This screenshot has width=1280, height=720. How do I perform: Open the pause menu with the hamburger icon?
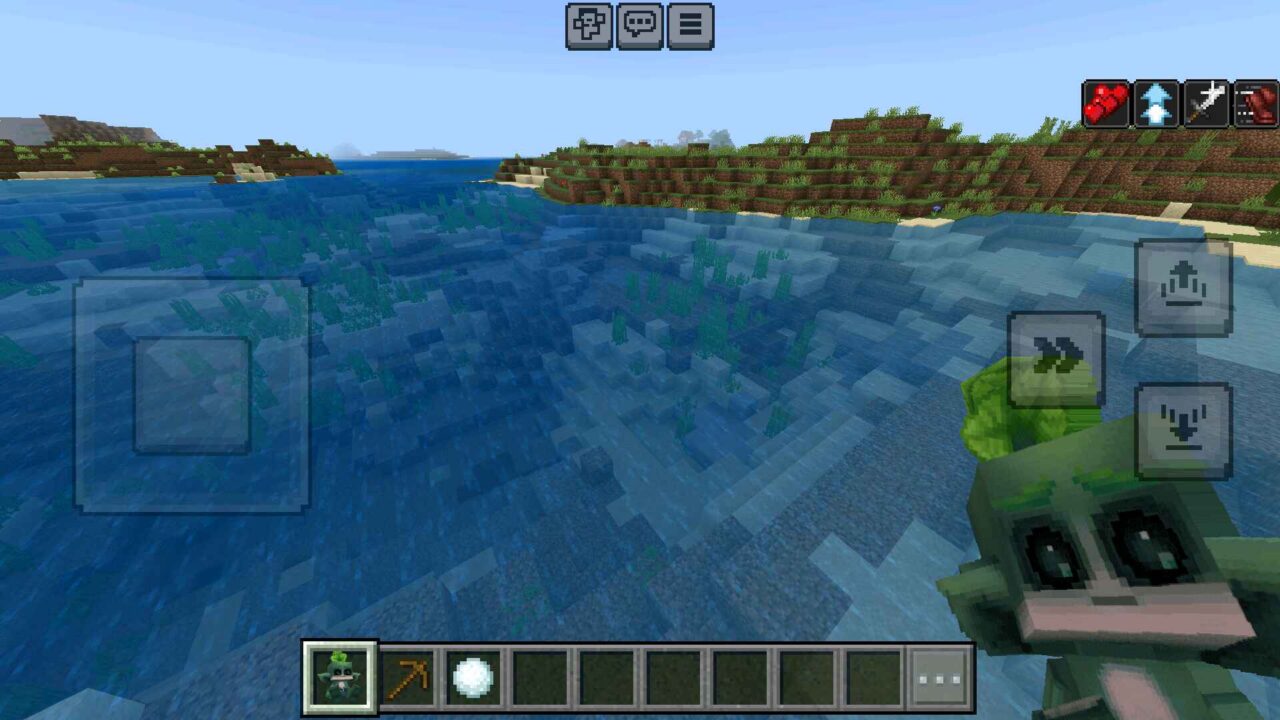690,28
